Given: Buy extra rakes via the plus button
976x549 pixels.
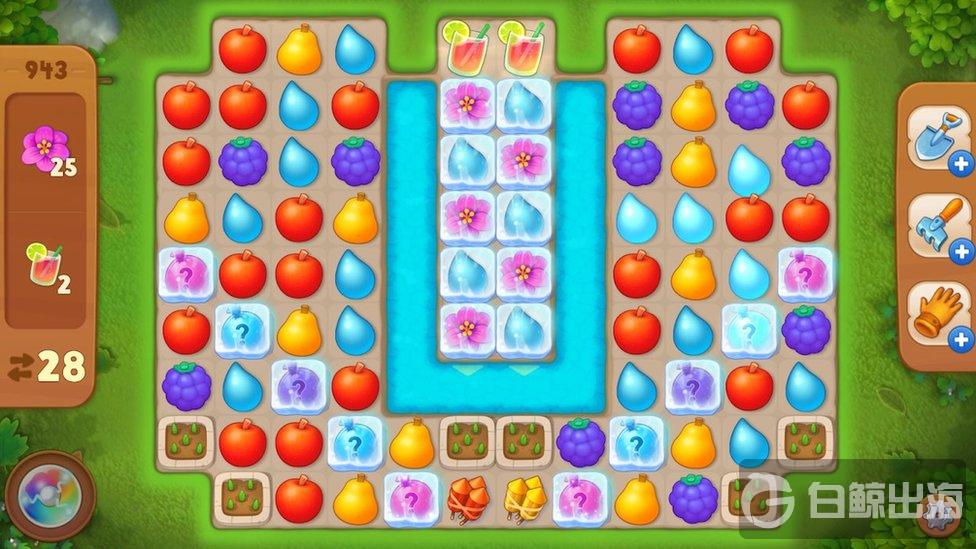Looking at the screenshot, I should coord(962,252).
